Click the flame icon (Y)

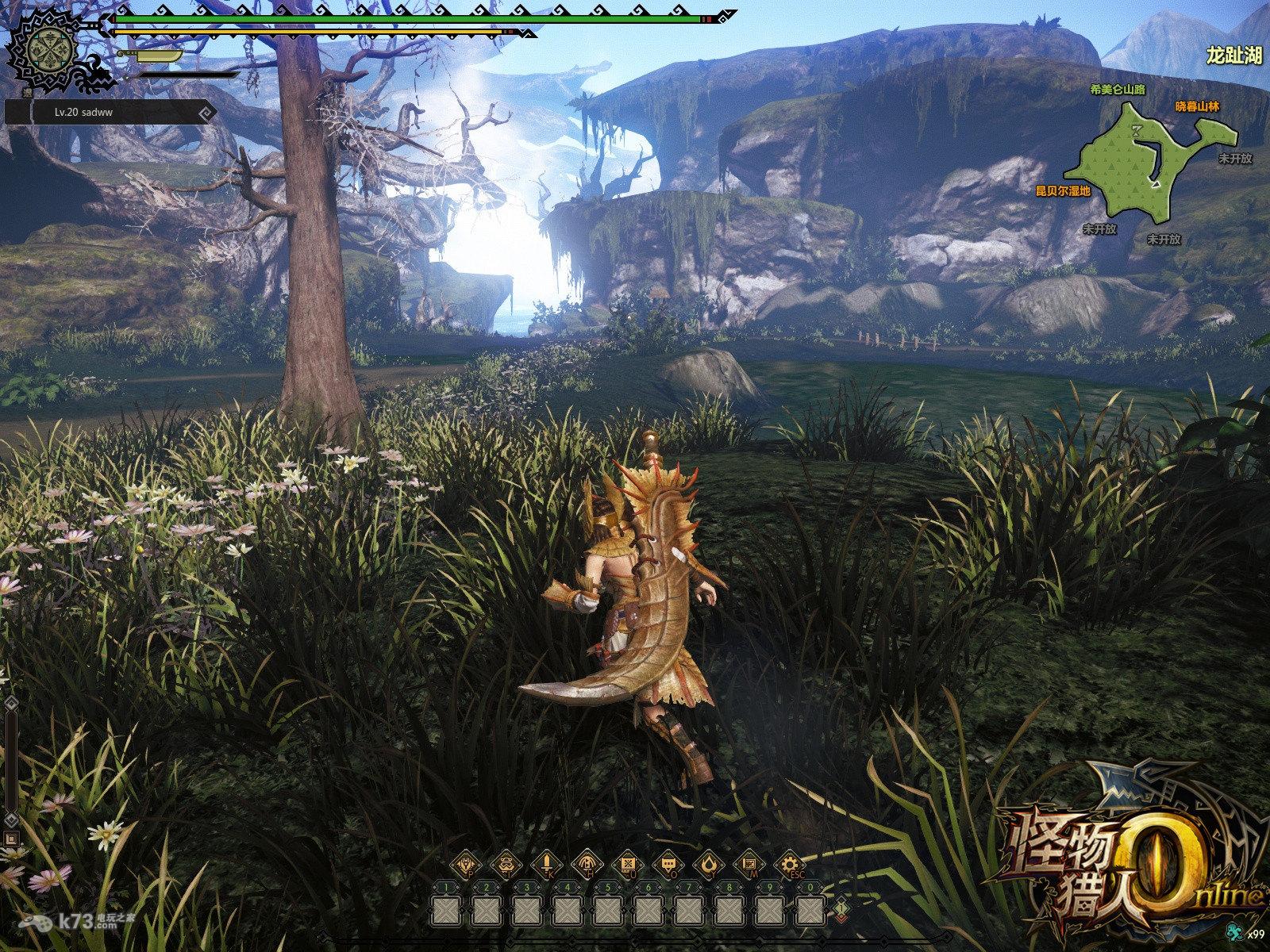pos(708,864)
